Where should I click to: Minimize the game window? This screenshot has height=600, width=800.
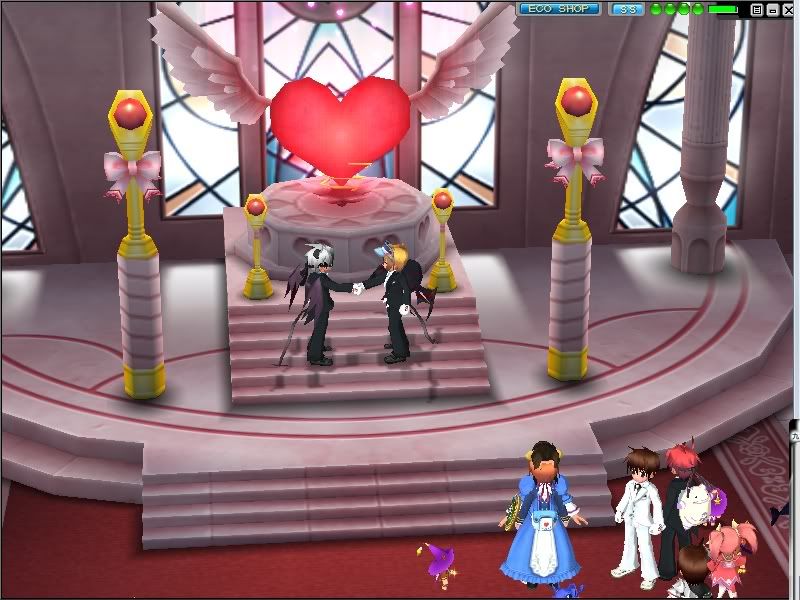pyautogui.click(x=772, y=9)
